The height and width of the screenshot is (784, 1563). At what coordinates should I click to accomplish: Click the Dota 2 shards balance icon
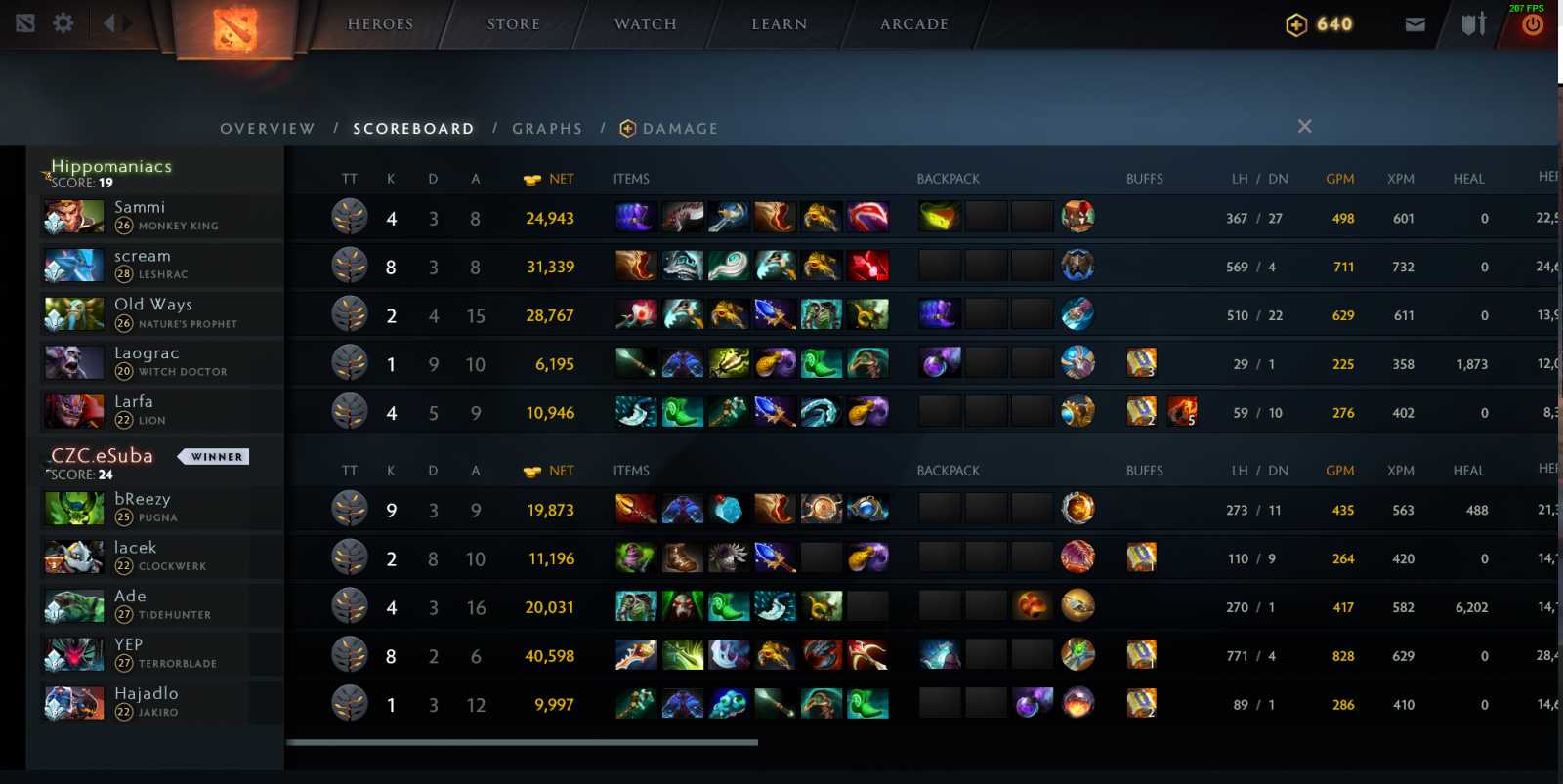1294,23
